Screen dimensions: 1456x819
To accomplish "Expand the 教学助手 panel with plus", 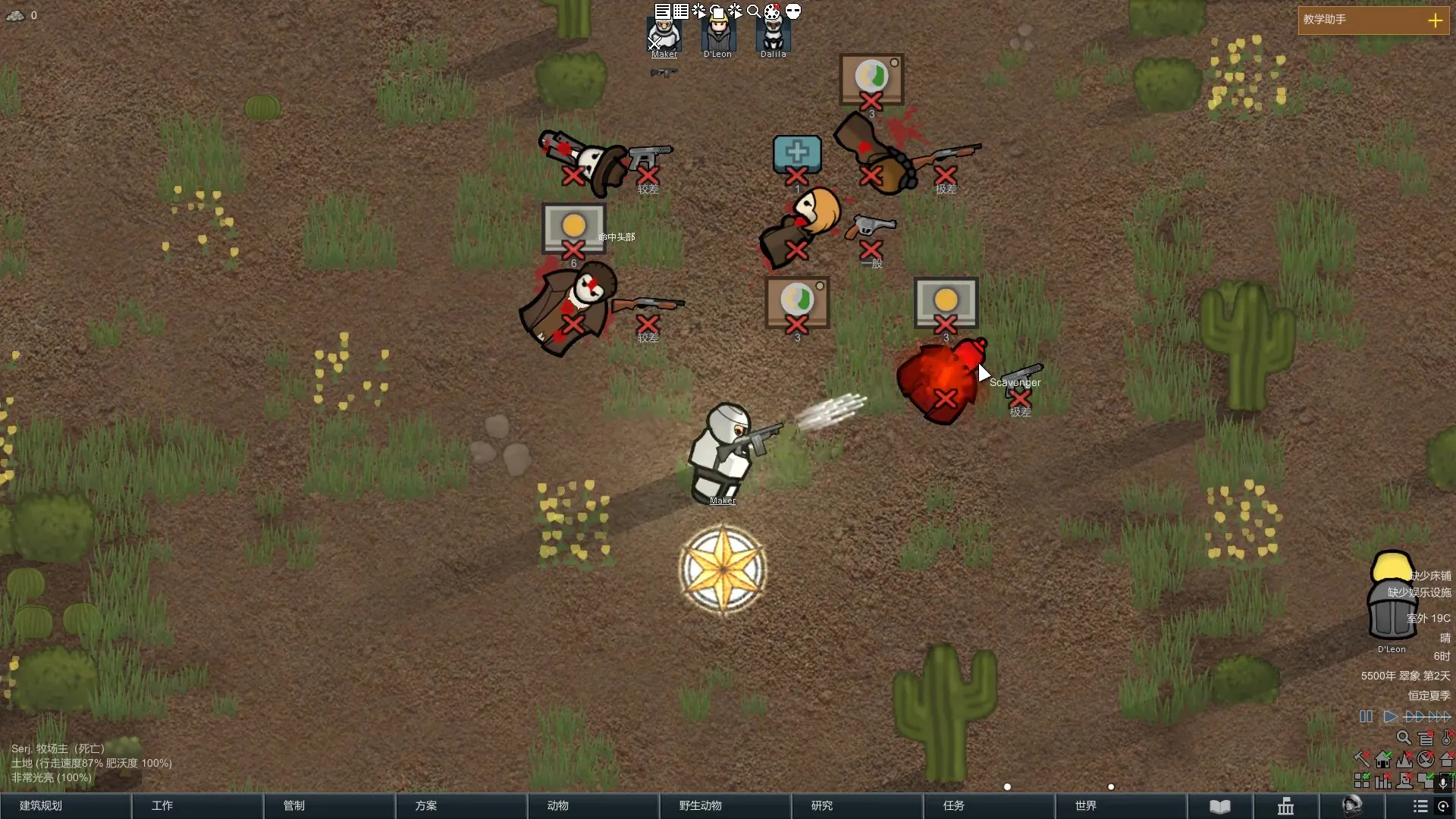I will (1435, 20).
